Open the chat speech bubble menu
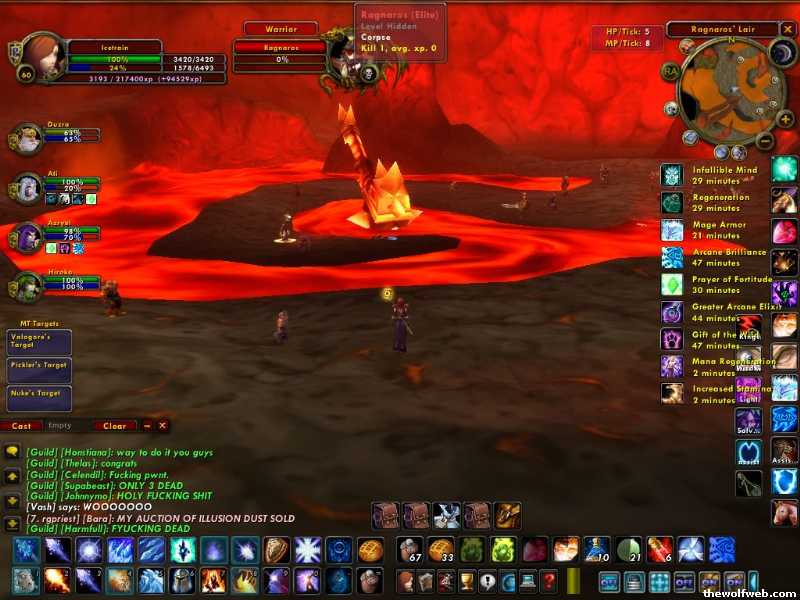This screenshot has width=800, height=600. pos(12,453)
